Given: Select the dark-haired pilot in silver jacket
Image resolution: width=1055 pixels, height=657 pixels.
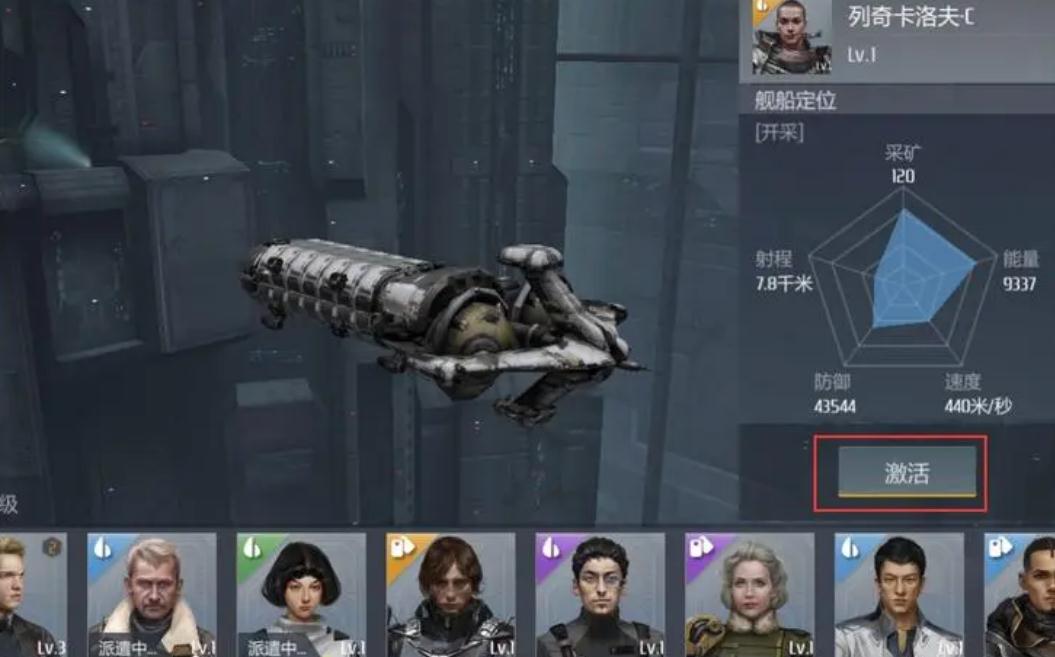Looking at the screenshot, I should pos(898,595).
